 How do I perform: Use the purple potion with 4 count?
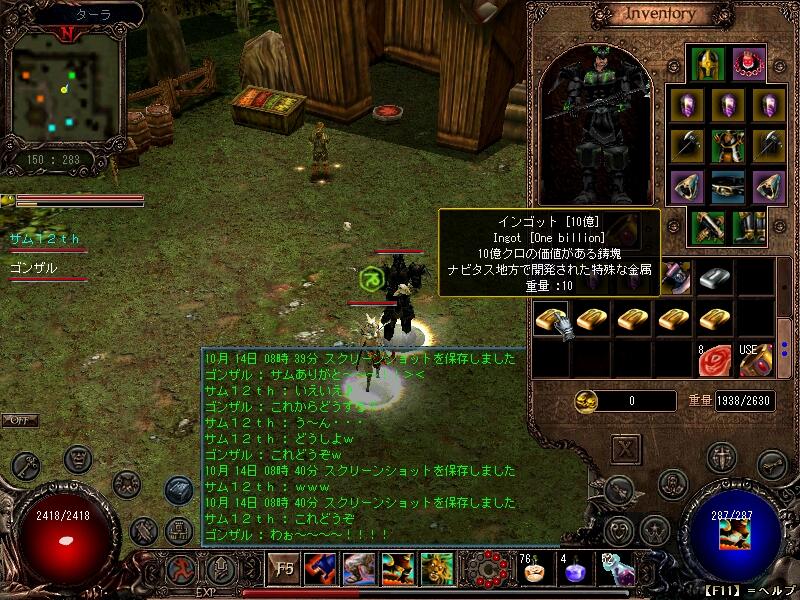(572, 572)
